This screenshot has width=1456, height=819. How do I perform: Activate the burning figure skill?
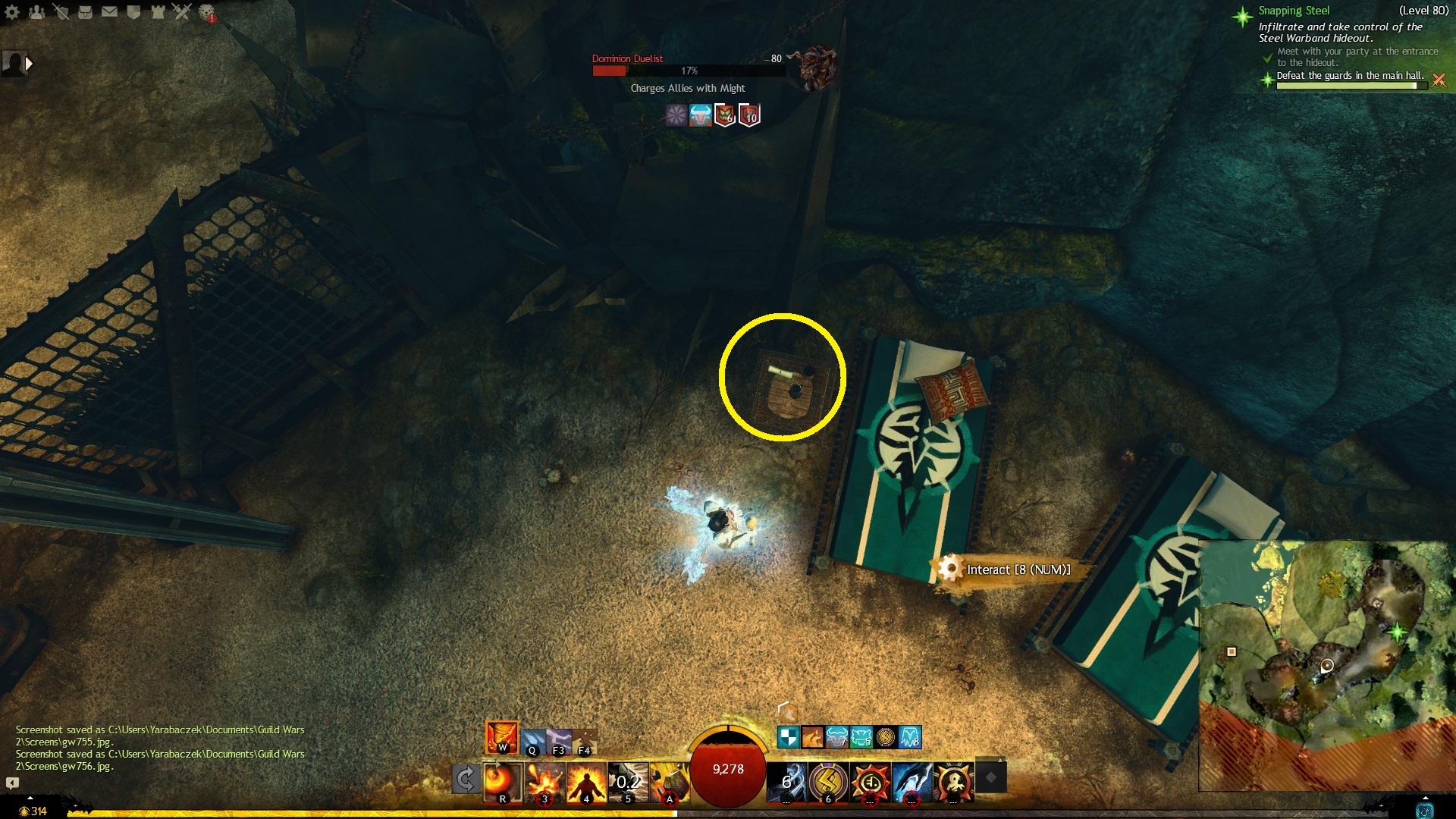click(x=586, y=781)
